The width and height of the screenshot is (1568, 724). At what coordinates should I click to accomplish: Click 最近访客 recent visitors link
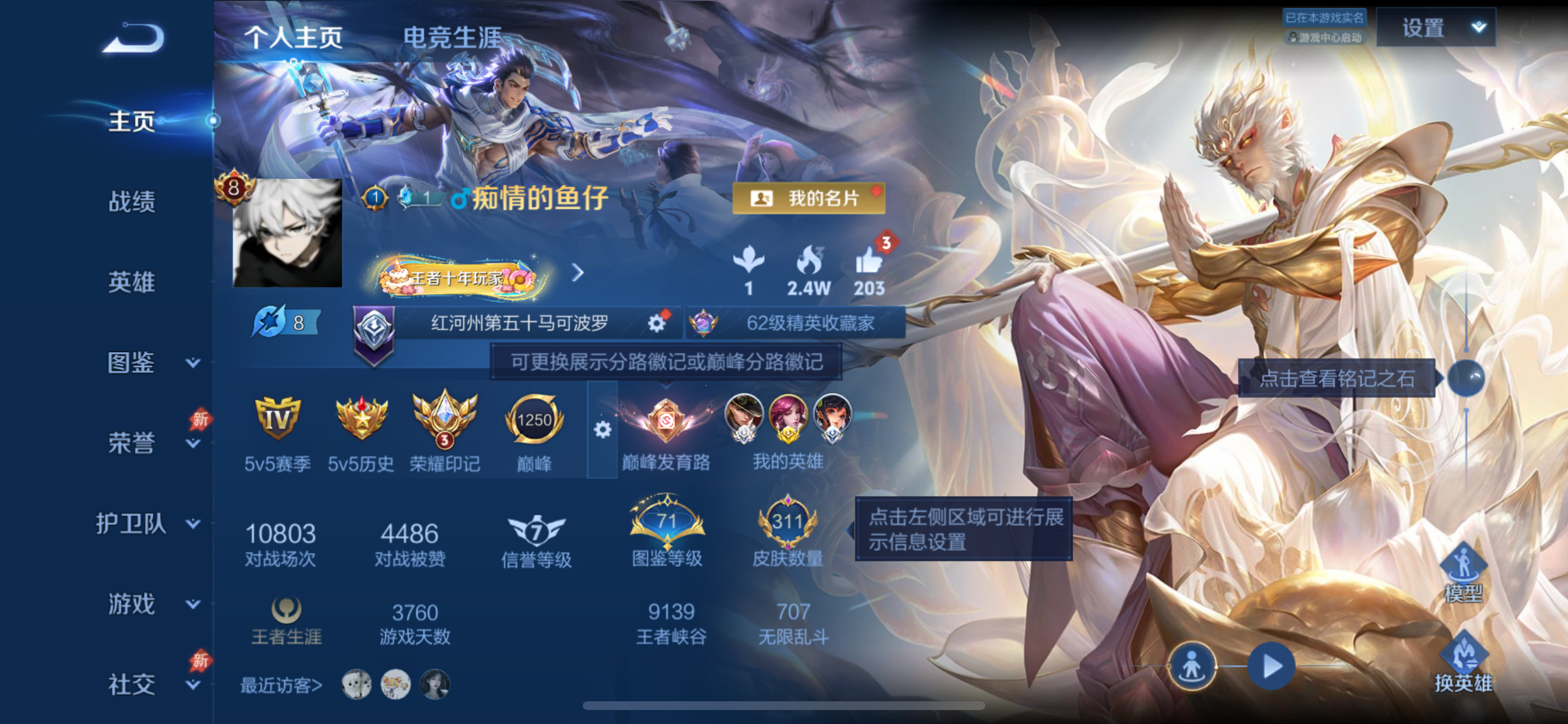pos(281,684)
